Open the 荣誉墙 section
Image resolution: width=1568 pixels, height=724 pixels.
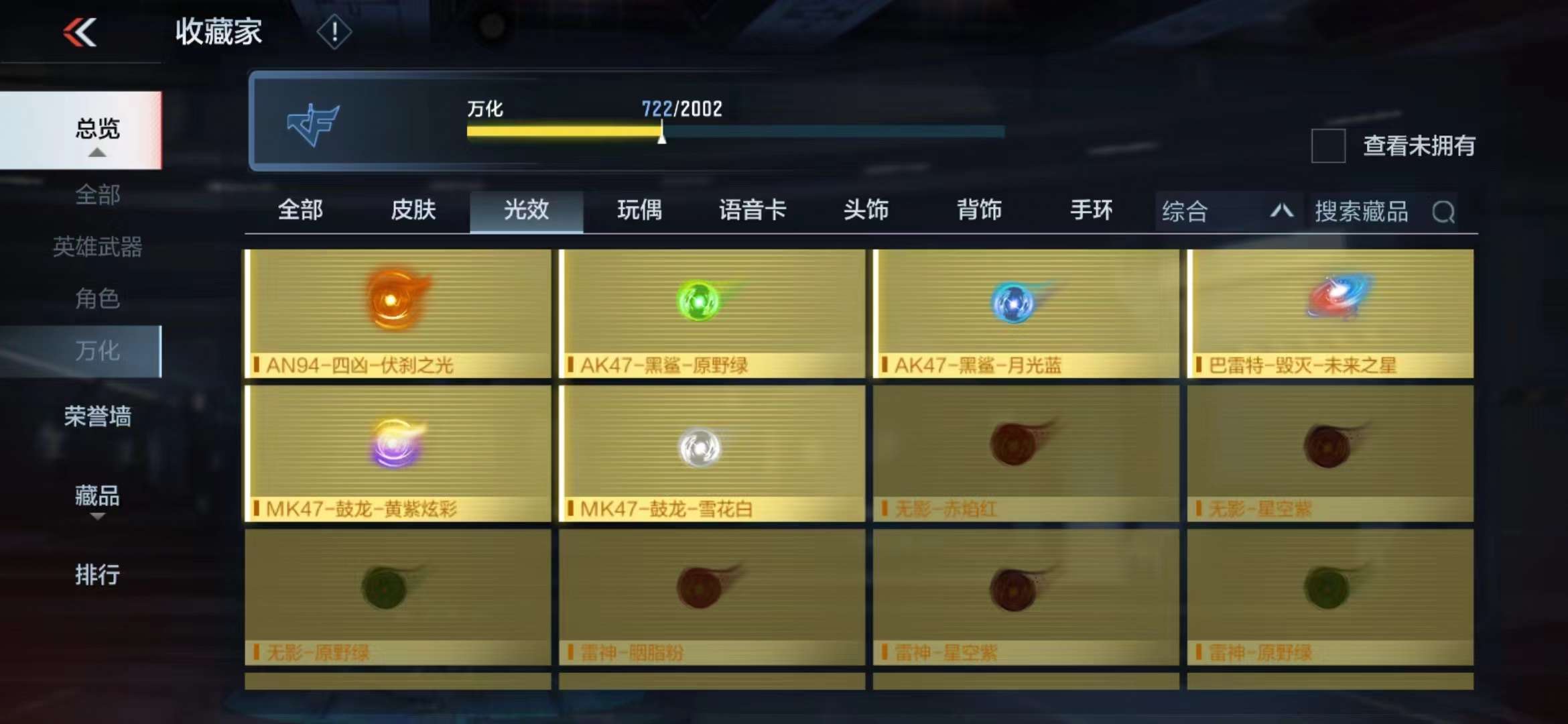tap(97, 417)
